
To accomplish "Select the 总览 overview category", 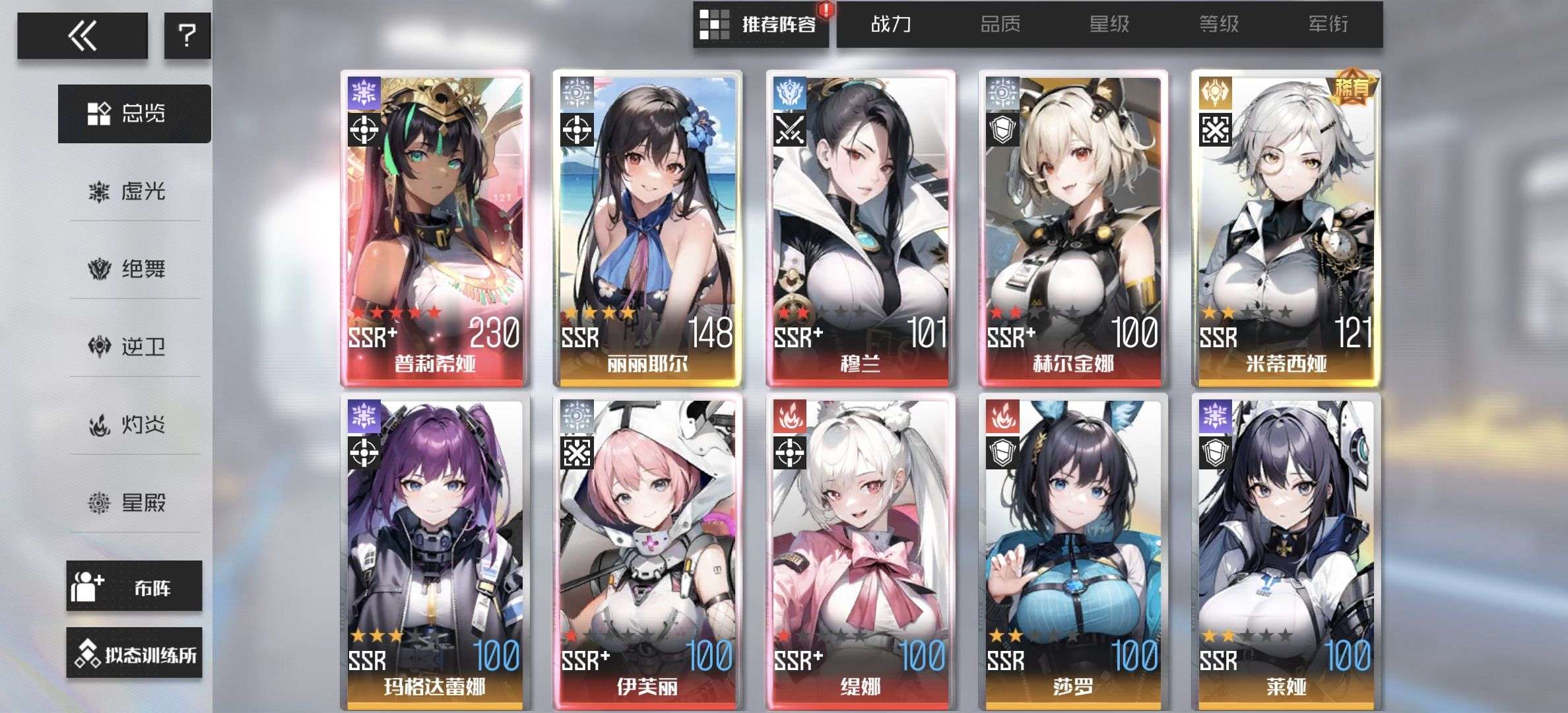I will (135, 114).
